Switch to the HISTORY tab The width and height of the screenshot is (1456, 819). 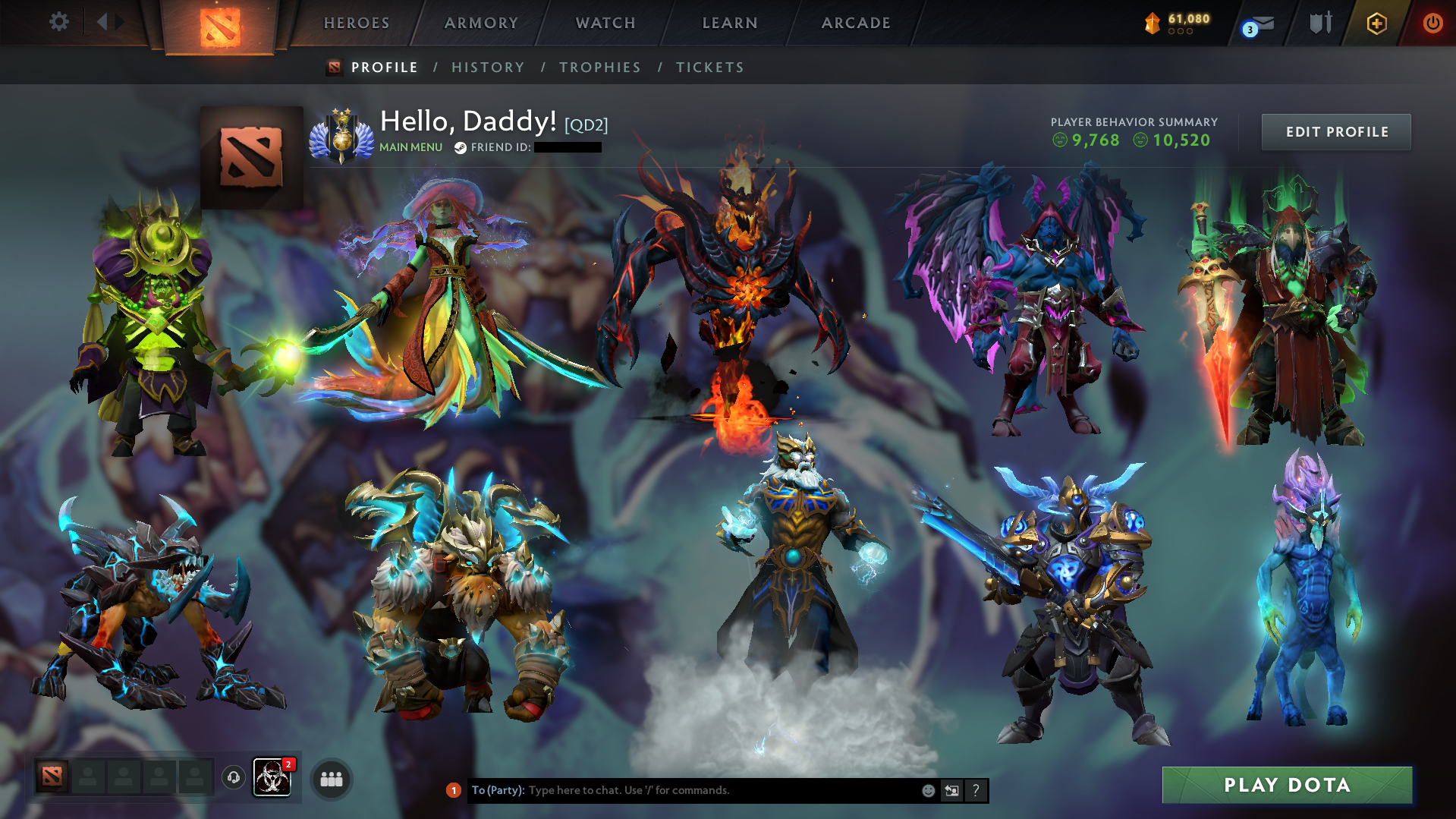[488, 67]
